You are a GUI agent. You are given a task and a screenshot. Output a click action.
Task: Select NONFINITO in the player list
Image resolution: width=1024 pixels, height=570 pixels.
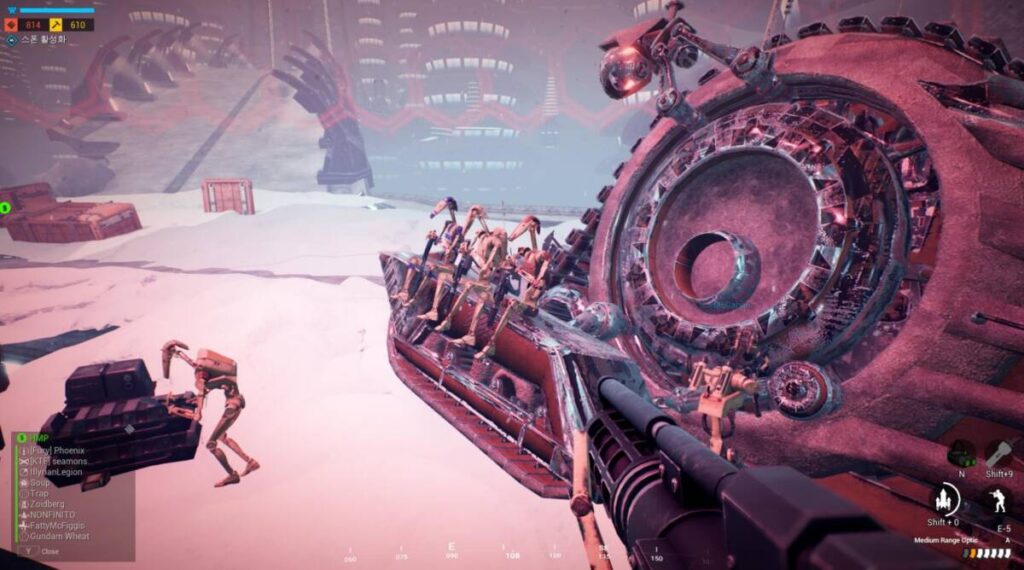point(52,515)
